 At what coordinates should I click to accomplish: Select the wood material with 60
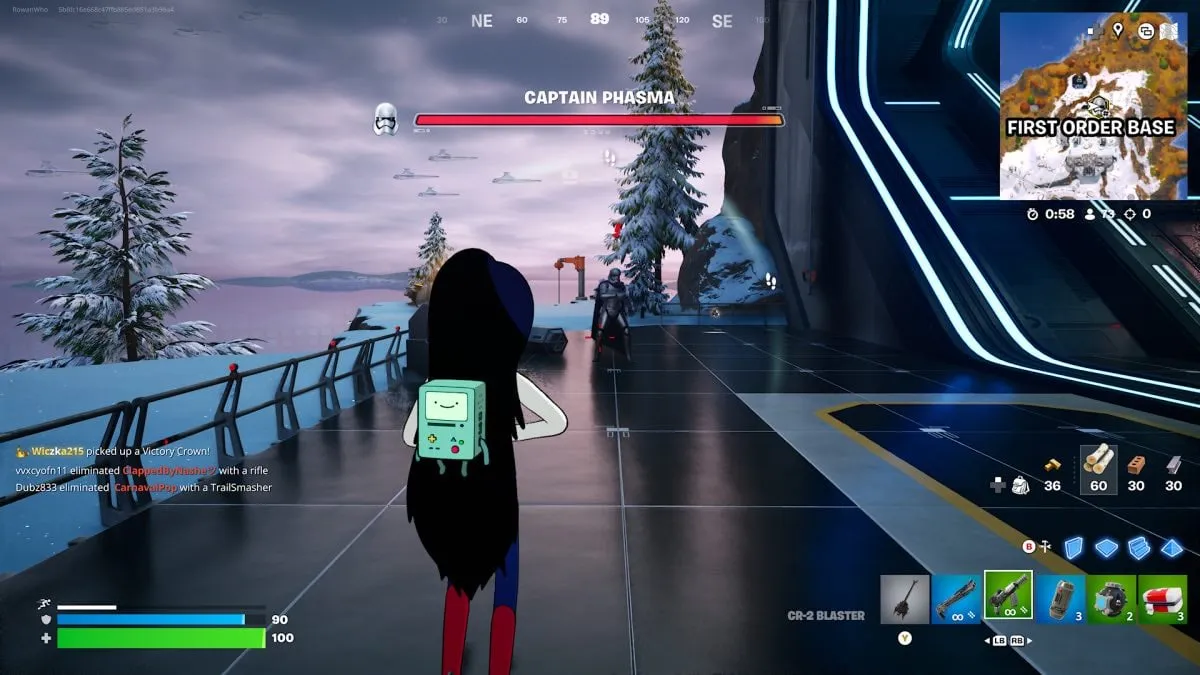(x=1098, y=462)
